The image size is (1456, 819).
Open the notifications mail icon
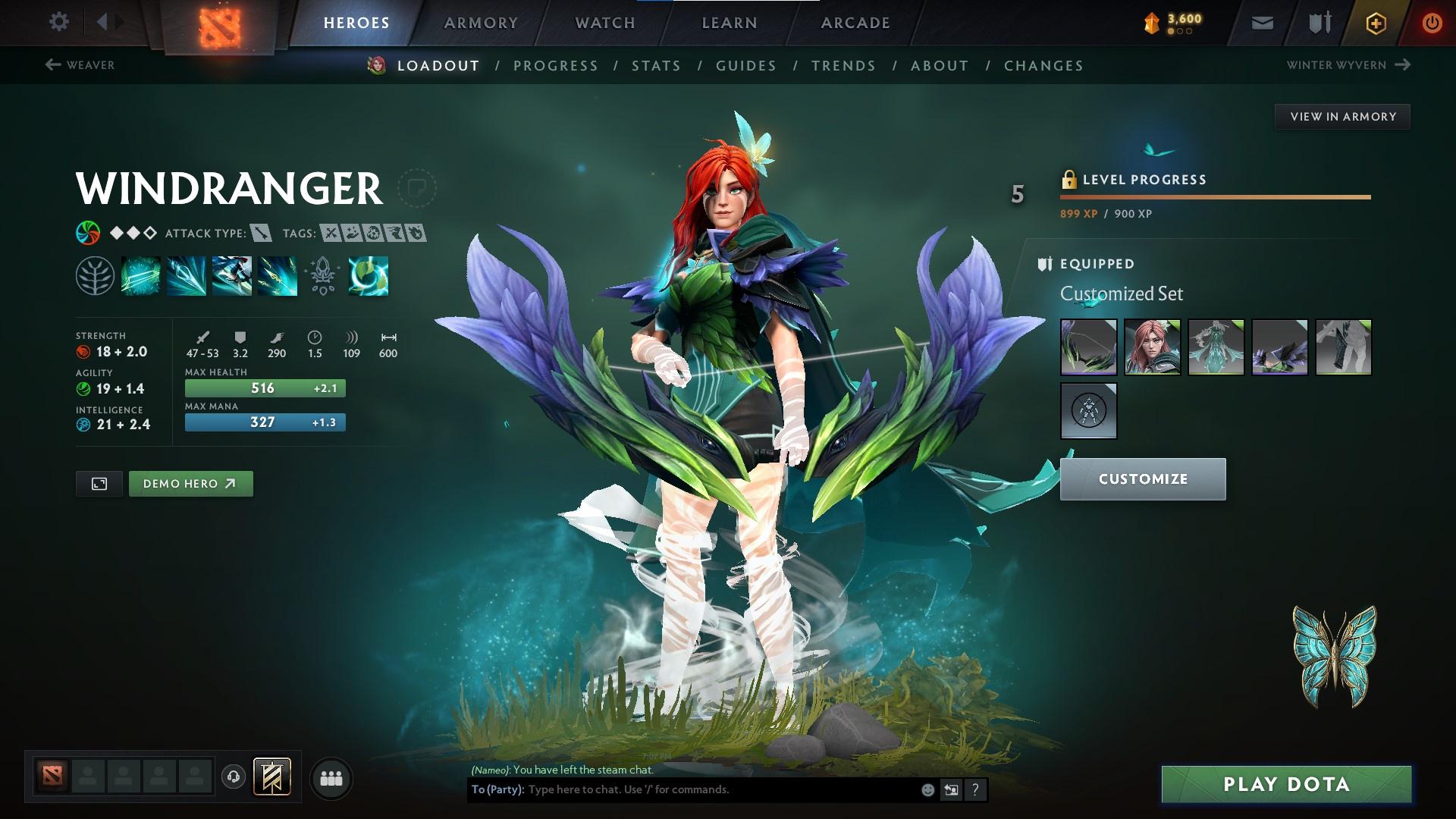point(1262,22)
